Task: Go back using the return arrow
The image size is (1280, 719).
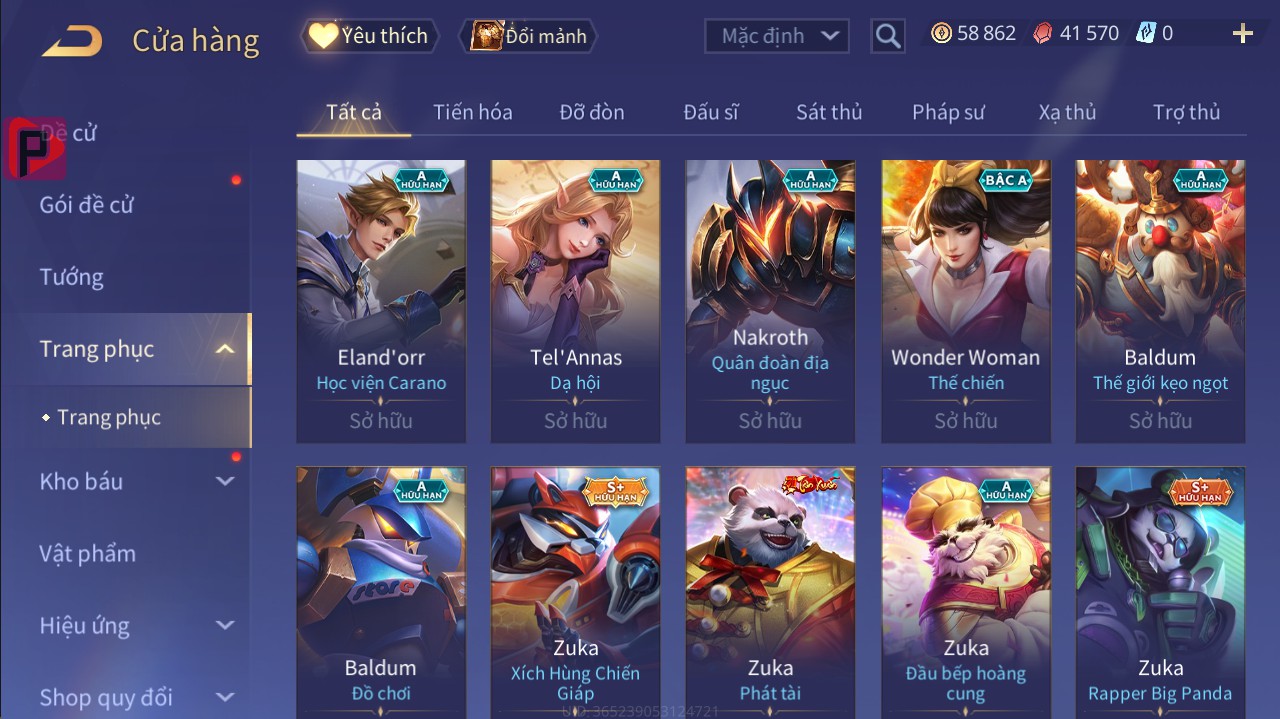Action: (72, 40)
